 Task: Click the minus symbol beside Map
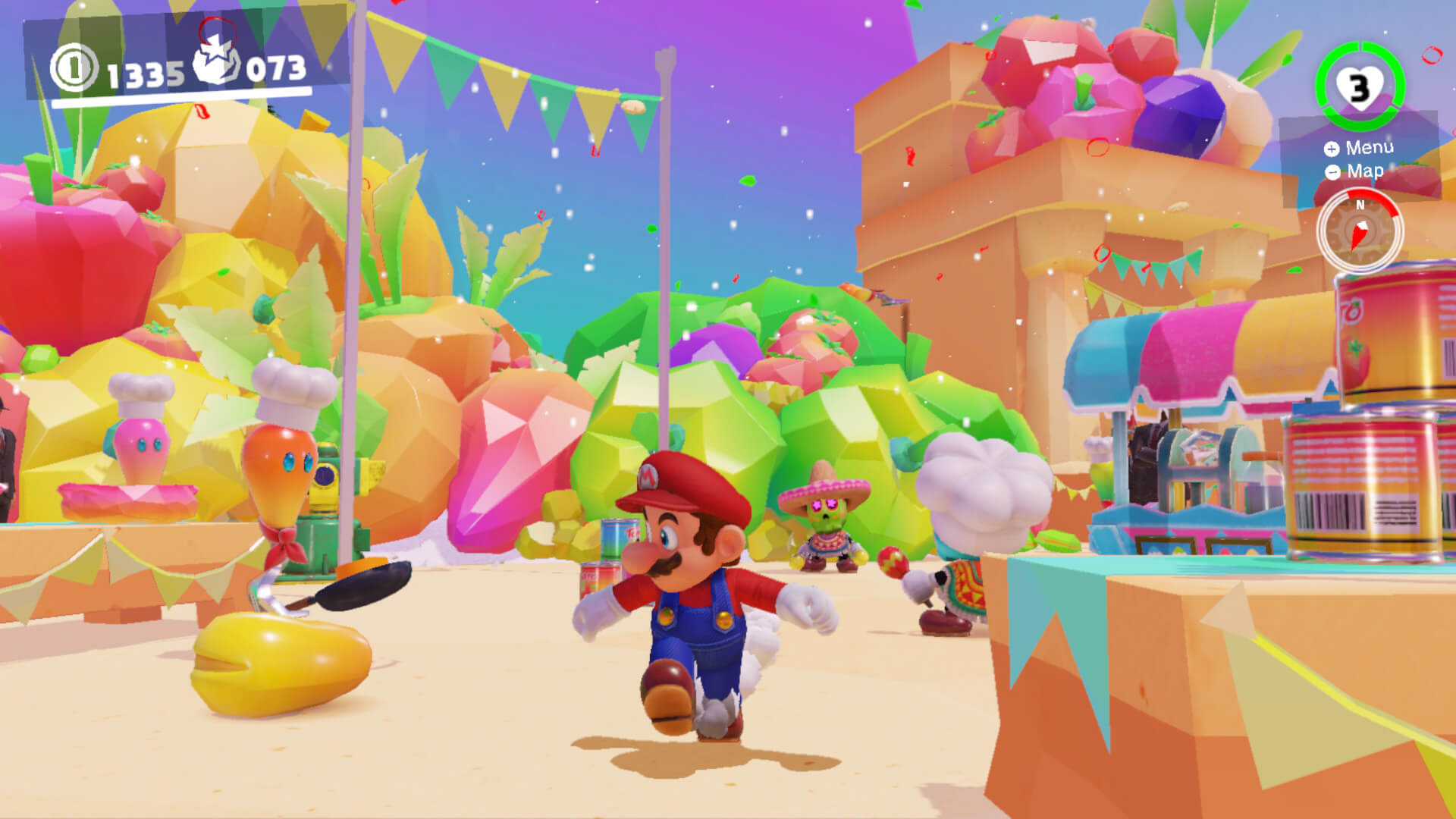click(1332, 173)
